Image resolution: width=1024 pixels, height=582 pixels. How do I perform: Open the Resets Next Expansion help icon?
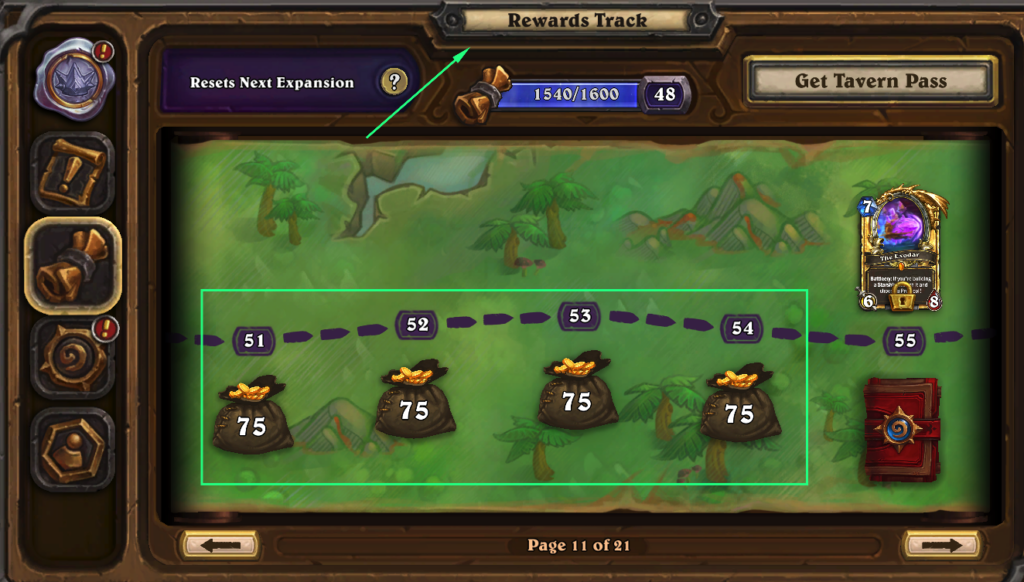click(395, 82)
